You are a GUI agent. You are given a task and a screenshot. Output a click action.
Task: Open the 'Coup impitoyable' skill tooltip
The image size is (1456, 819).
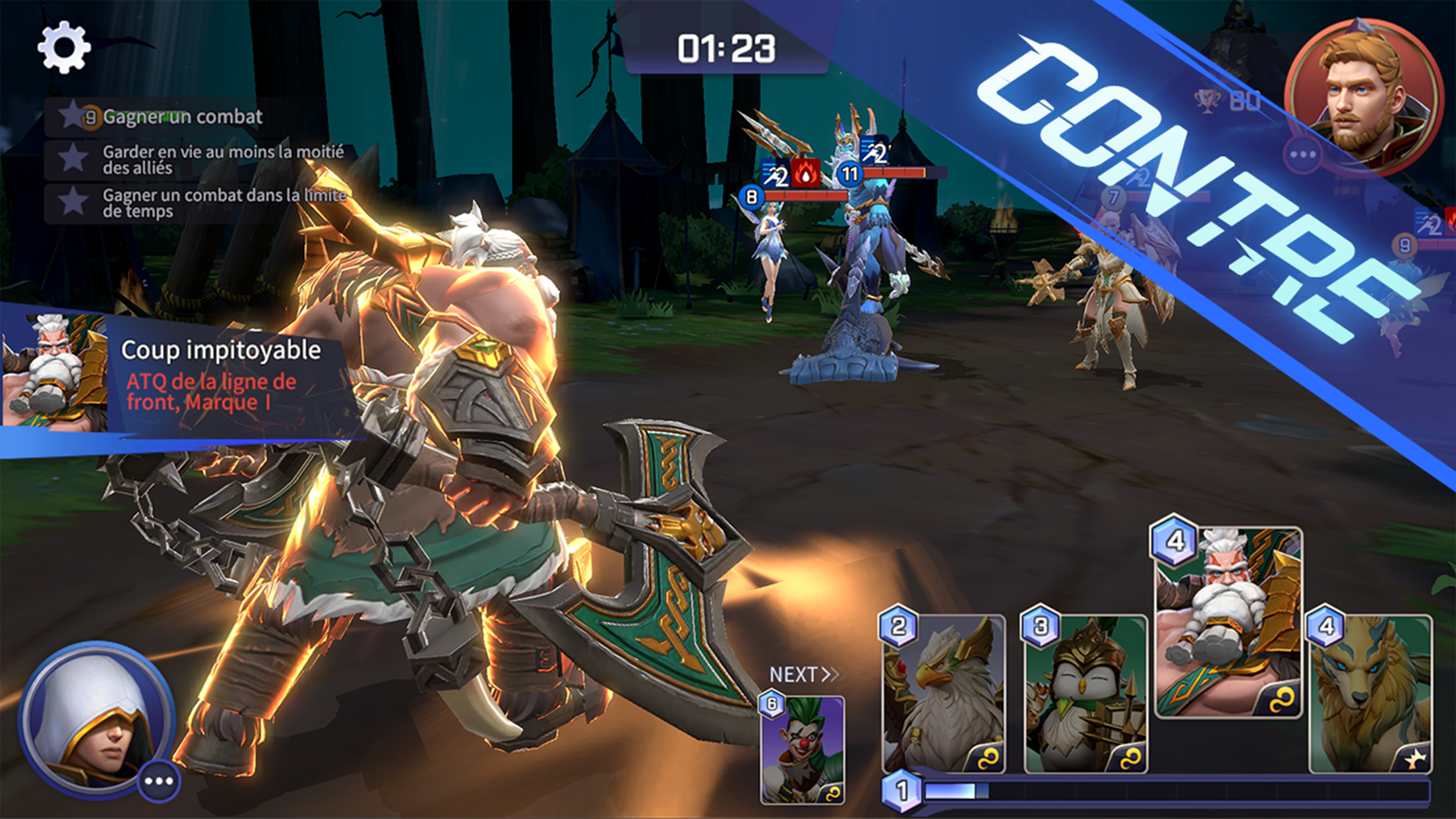click(x=222, y=370)
